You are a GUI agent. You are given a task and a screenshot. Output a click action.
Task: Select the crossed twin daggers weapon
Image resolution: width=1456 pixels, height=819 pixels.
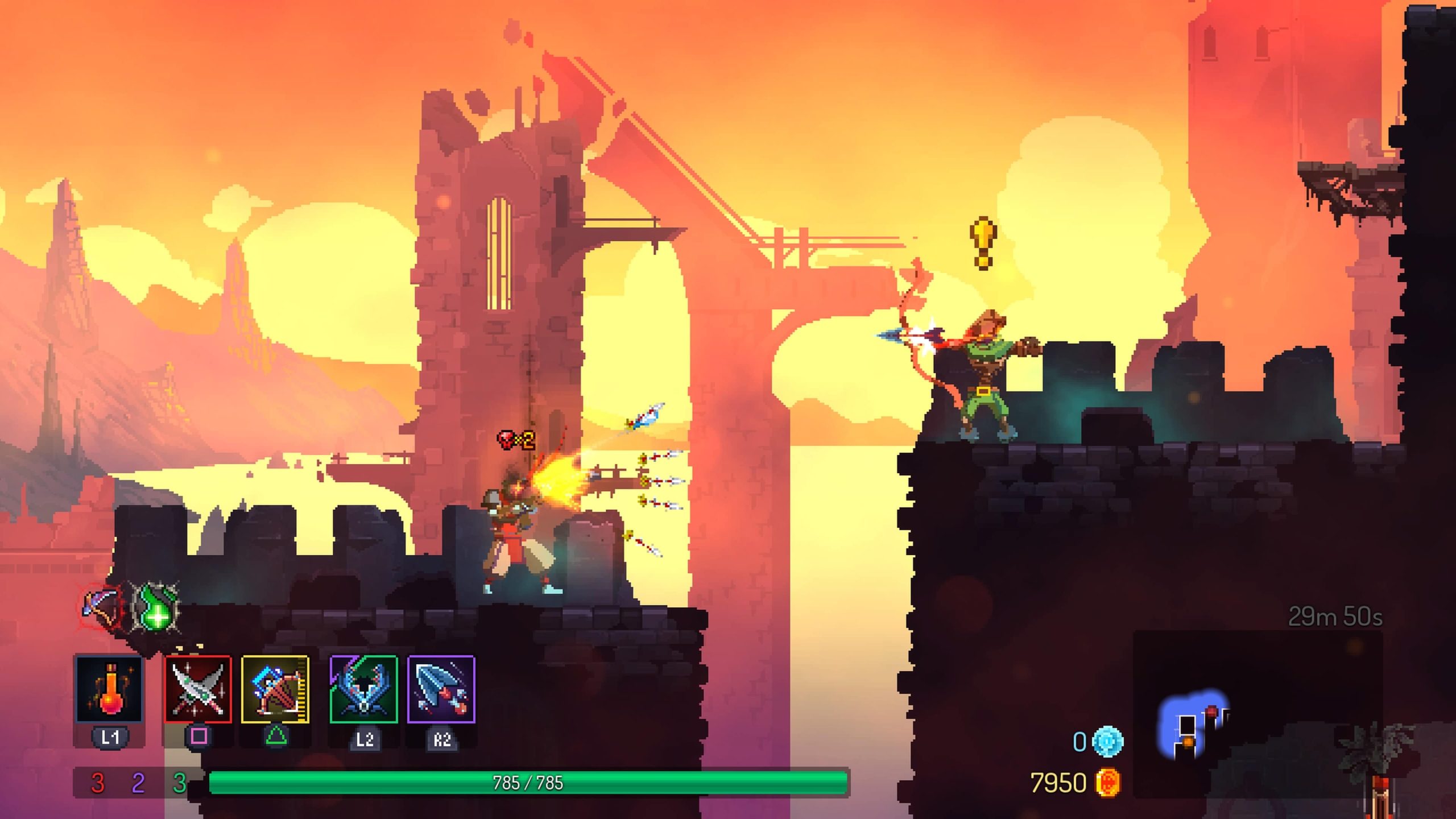[198, 689]
